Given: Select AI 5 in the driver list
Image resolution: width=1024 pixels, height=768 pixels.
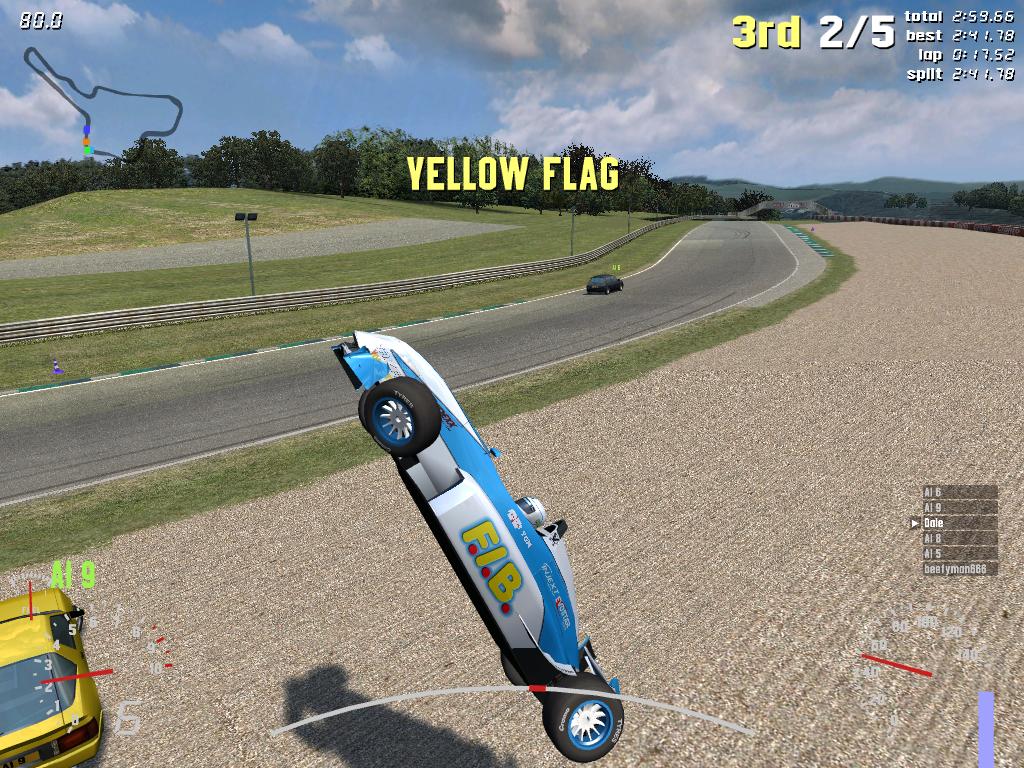Looking at the screenshot, I should [958, 553].
